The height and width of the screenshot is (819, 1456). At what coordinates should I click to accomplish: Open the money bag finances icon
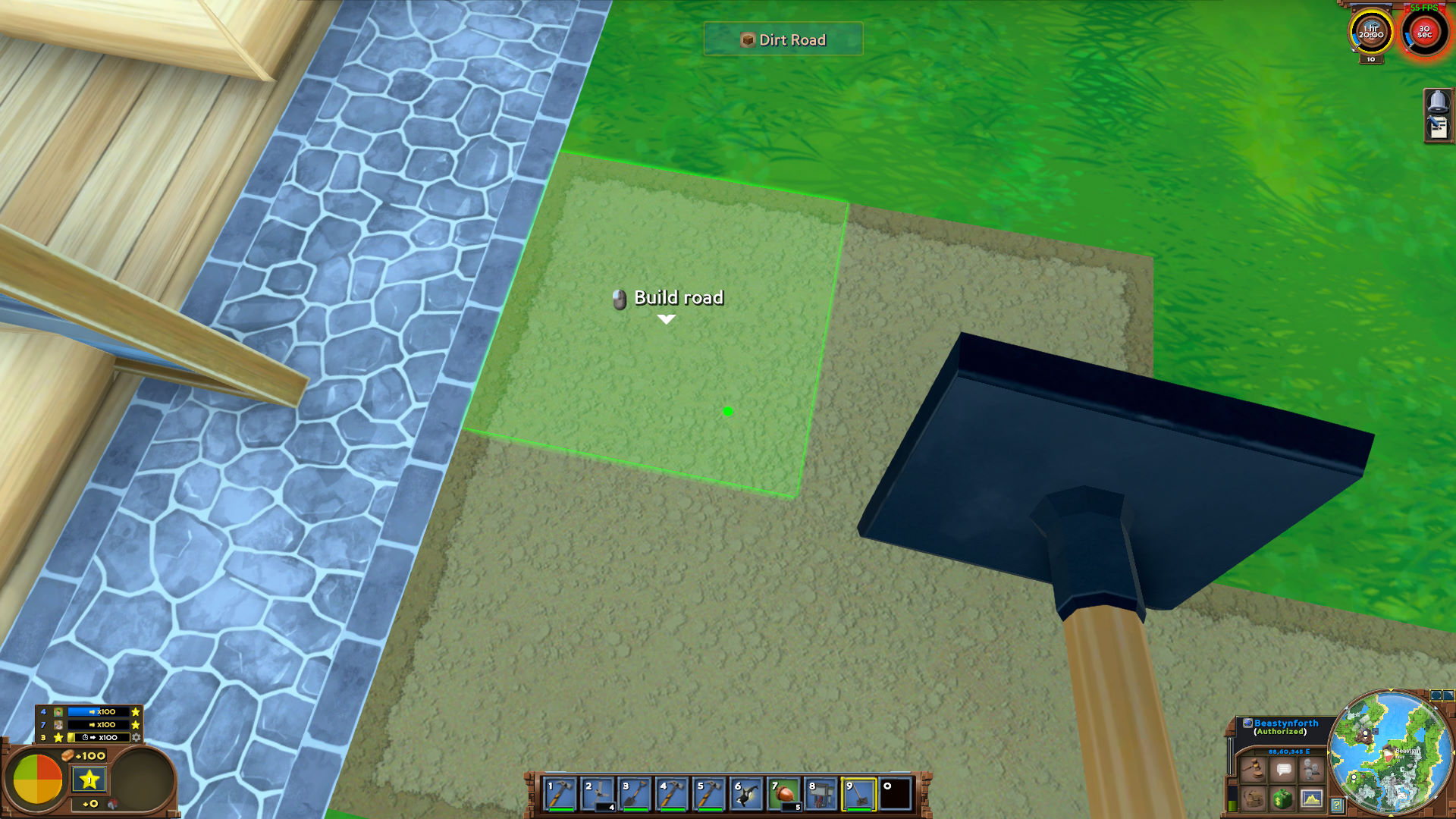tap(1282, 800)
